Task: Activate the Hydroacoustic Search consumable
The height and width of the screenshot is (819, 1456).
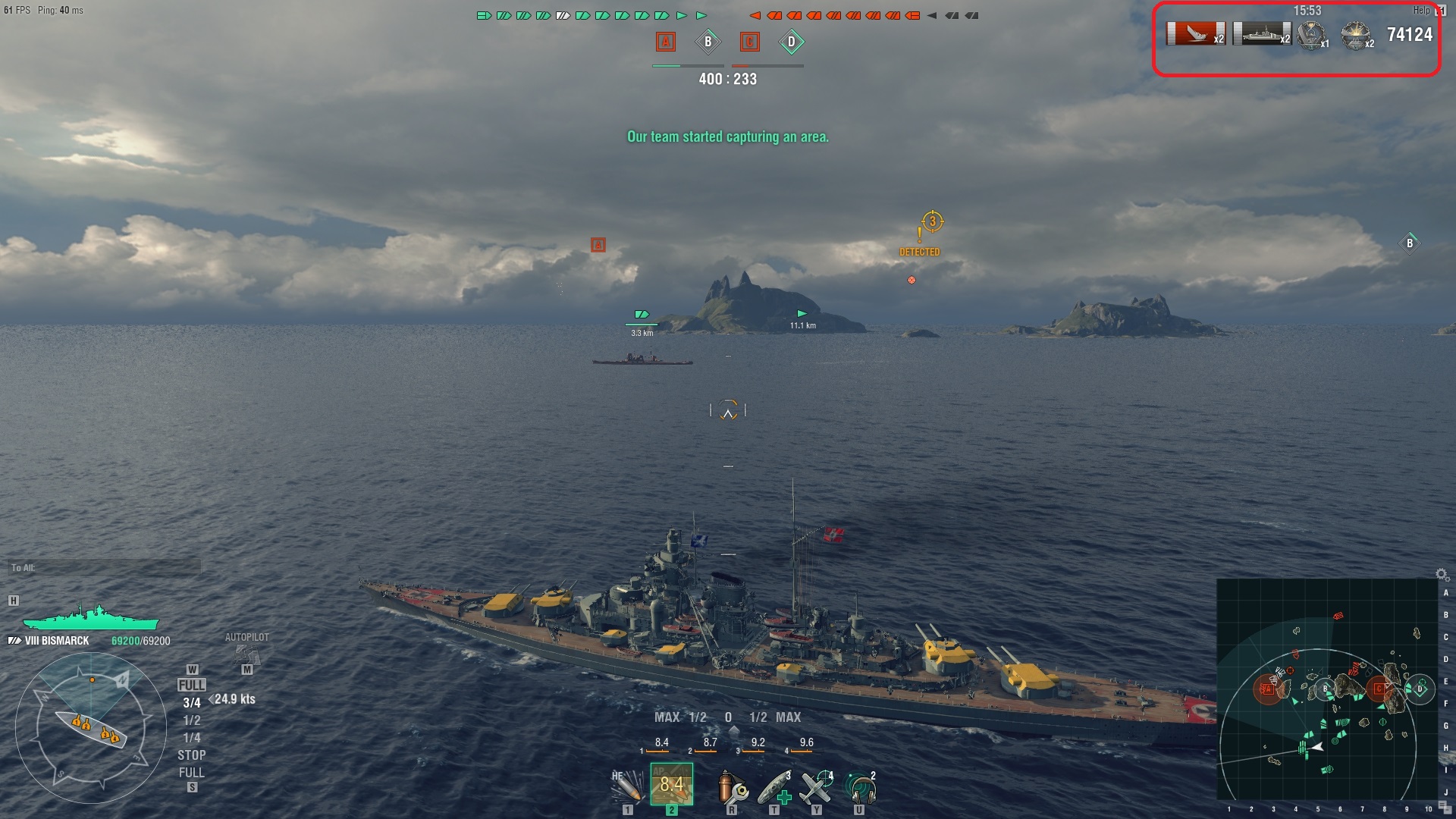Action: pos(860,788)
